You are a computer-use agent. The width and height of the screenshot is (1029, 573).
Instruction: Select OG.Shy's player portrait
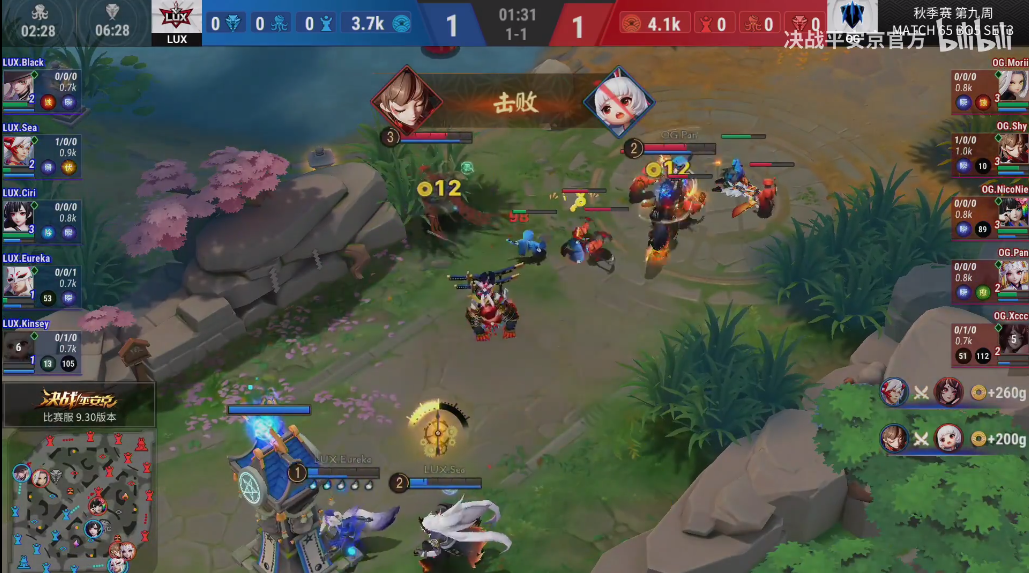(1012, 151)
